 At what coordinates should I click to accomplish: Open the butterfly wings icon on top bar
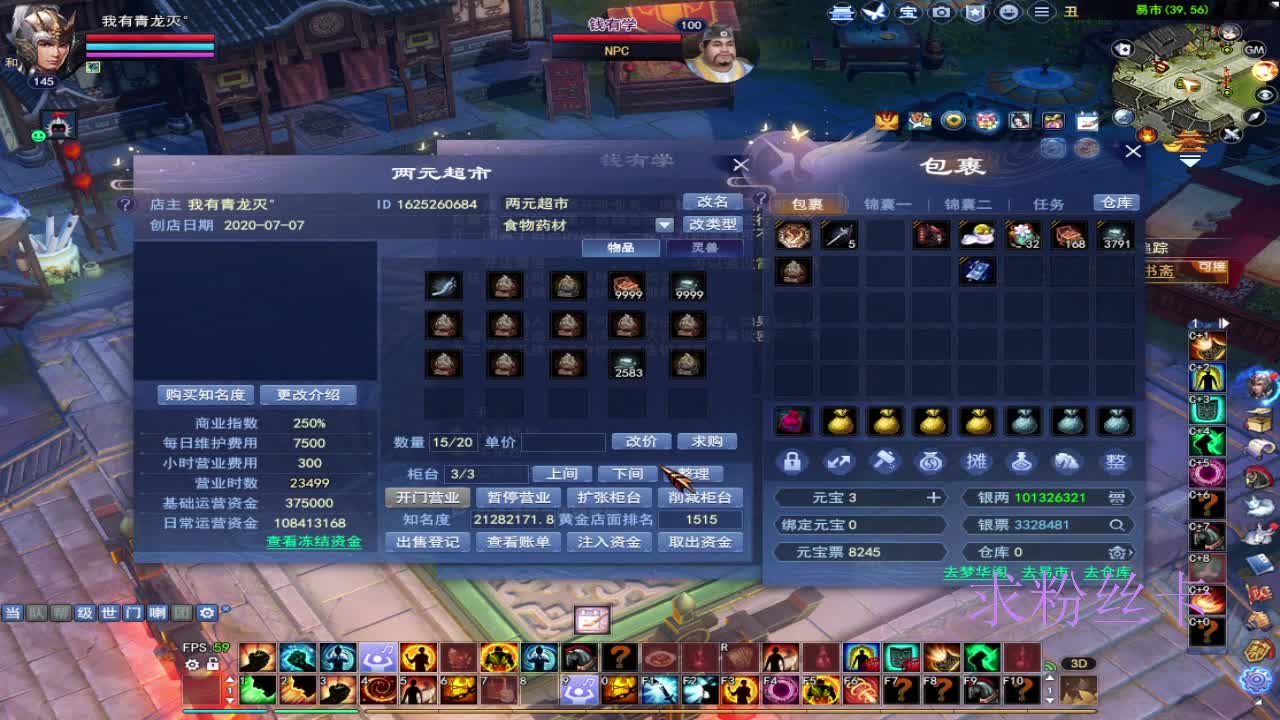pyautogui.click(x=876, y=12)
